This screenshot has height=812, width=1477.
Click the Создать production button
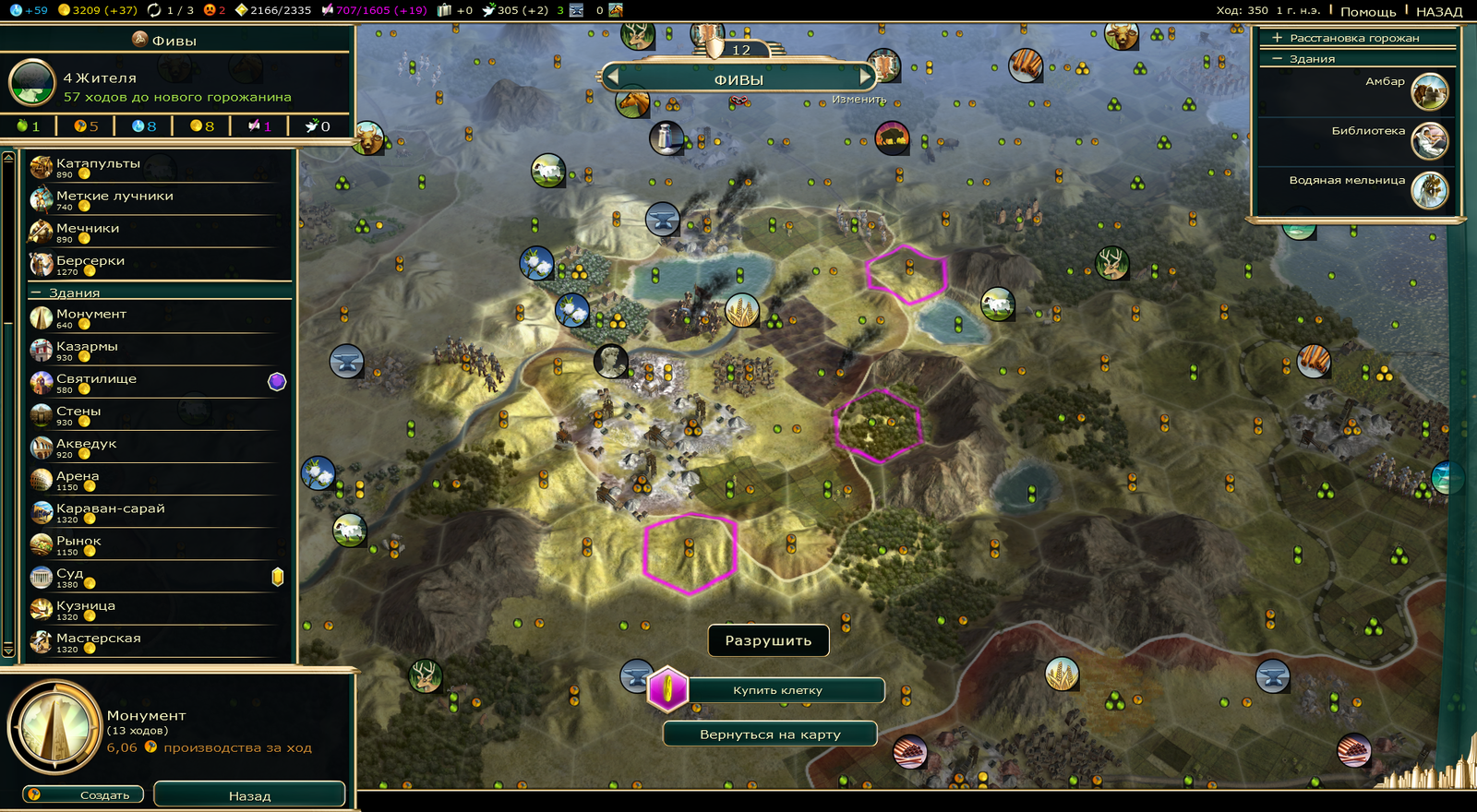[x=85, y=794]
